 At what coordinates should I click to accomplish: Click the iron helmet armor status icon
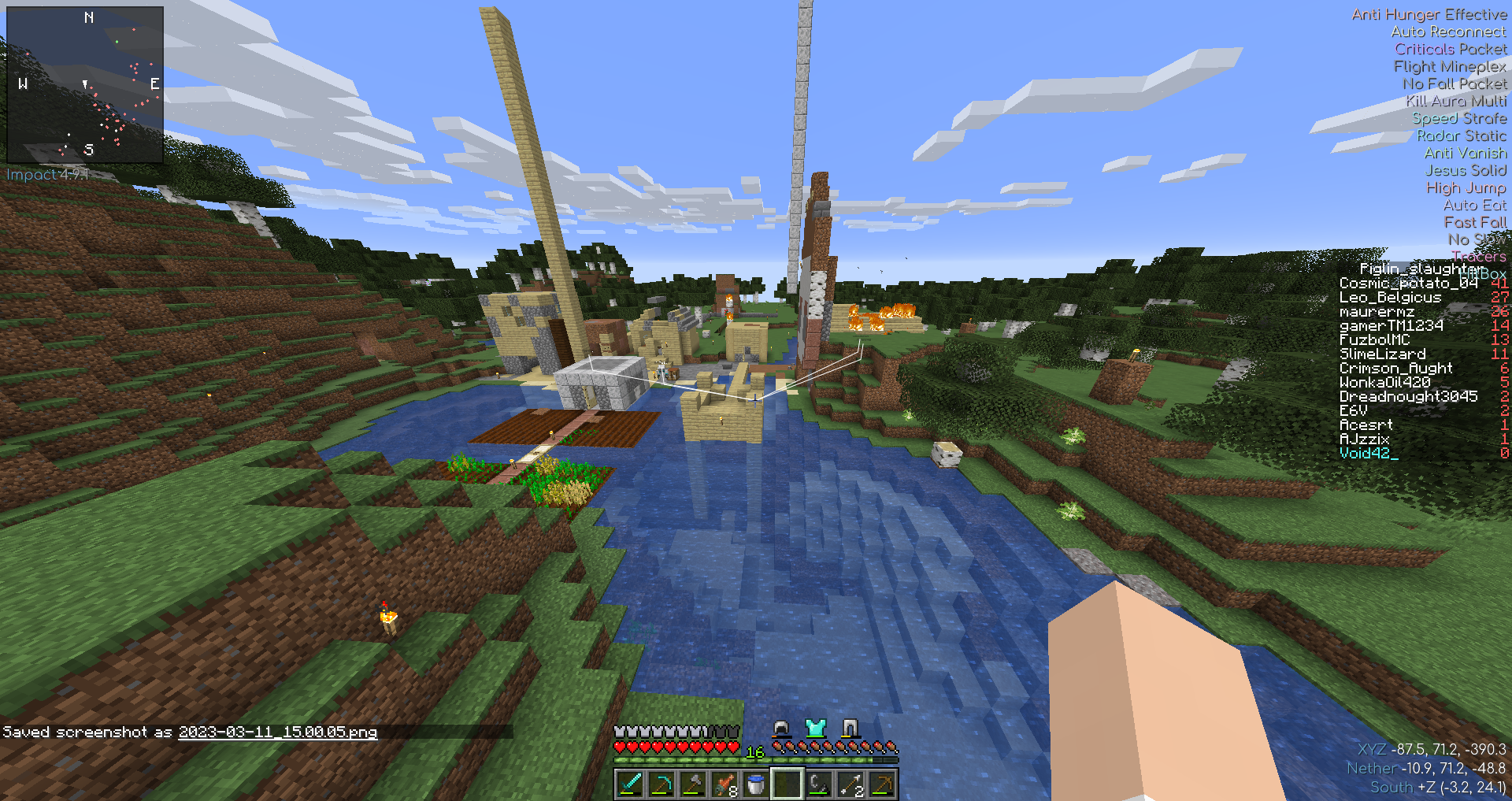click(x=781, y=728)
